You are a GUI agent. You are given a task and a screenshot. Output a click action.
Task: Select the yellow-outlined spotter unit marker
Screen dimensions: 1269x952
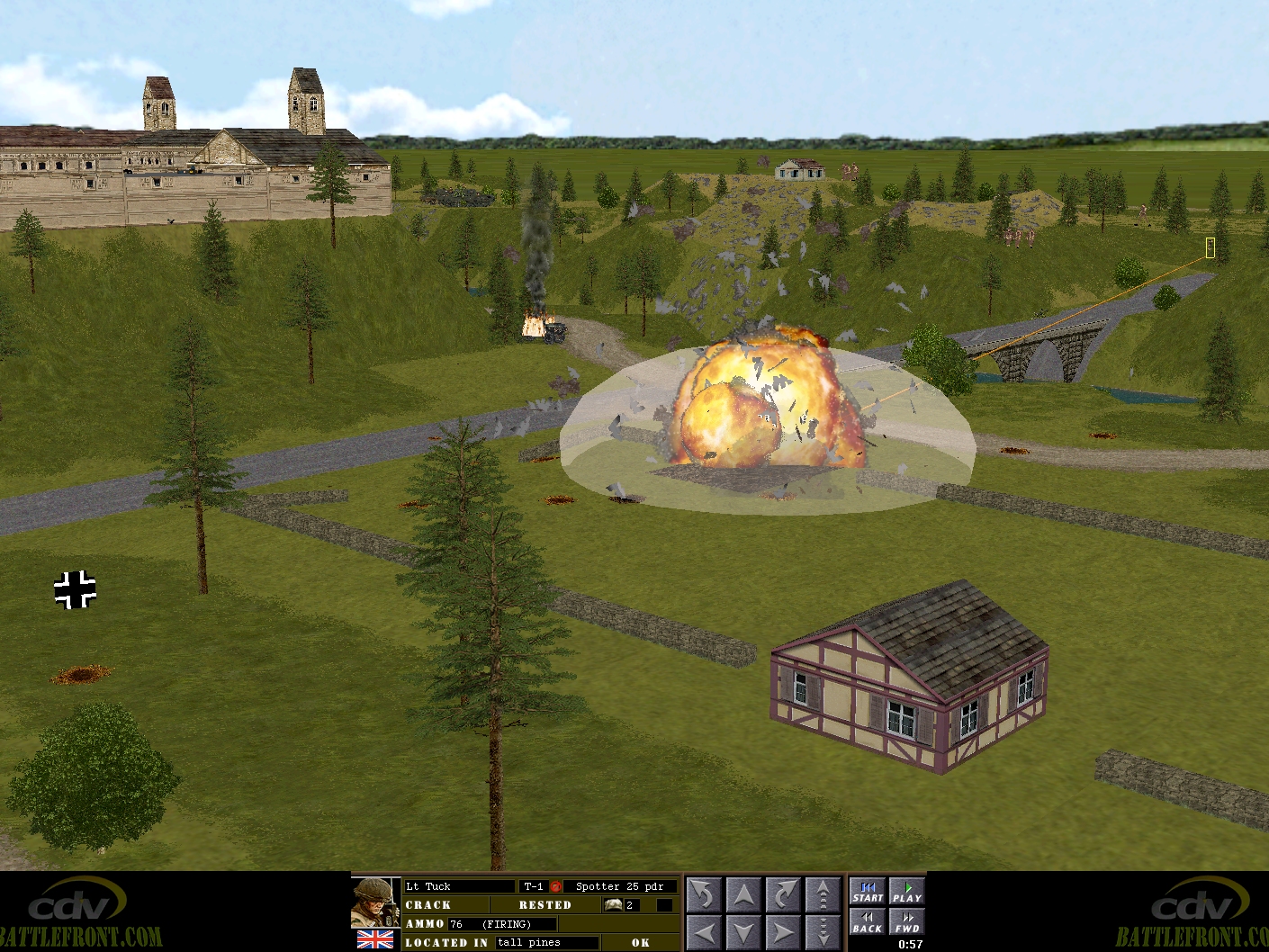[1210, 247]
